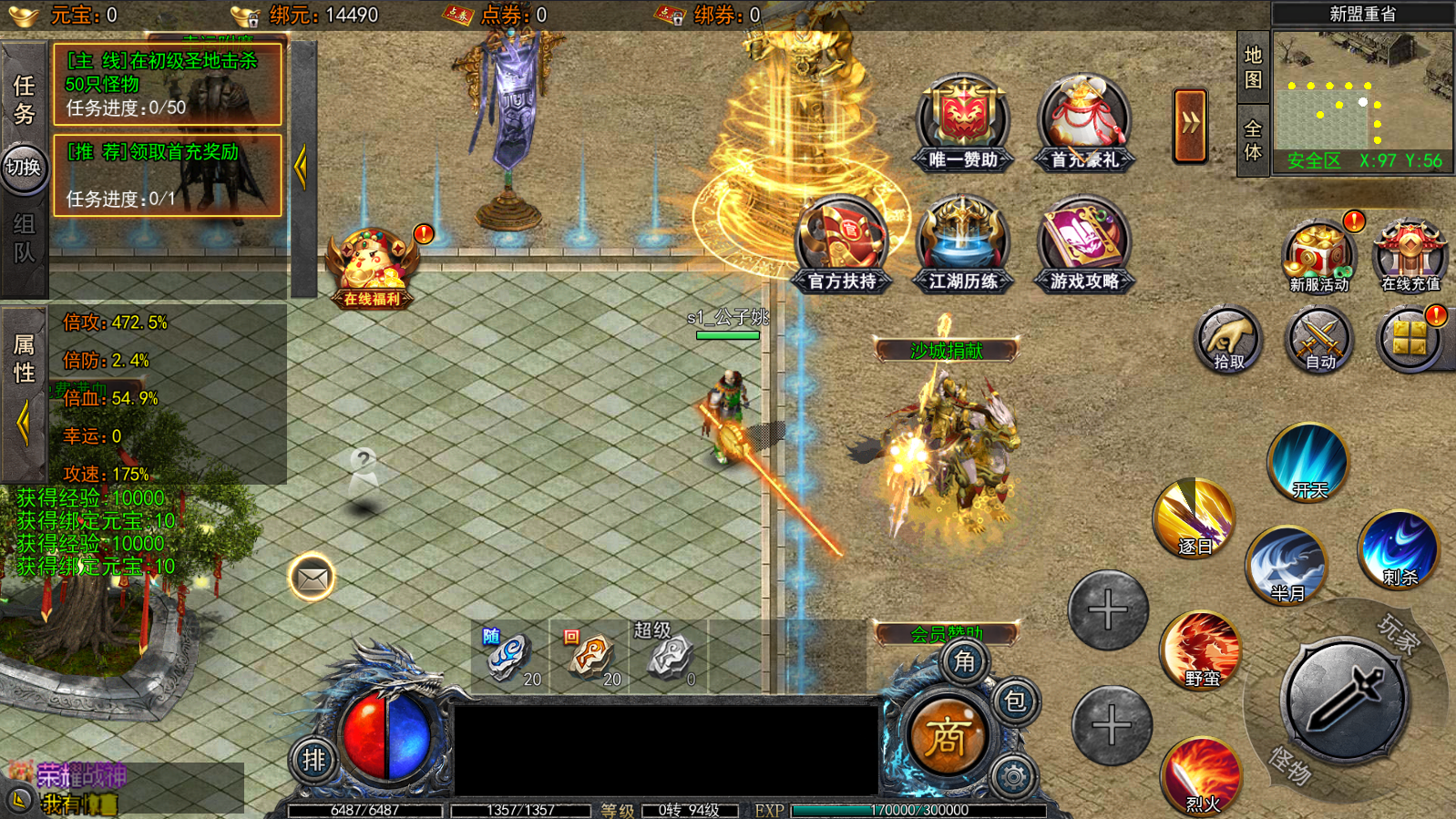Open the 商 shop button
This screenshot has height=819, width=1456.
(x=947, y=736)
